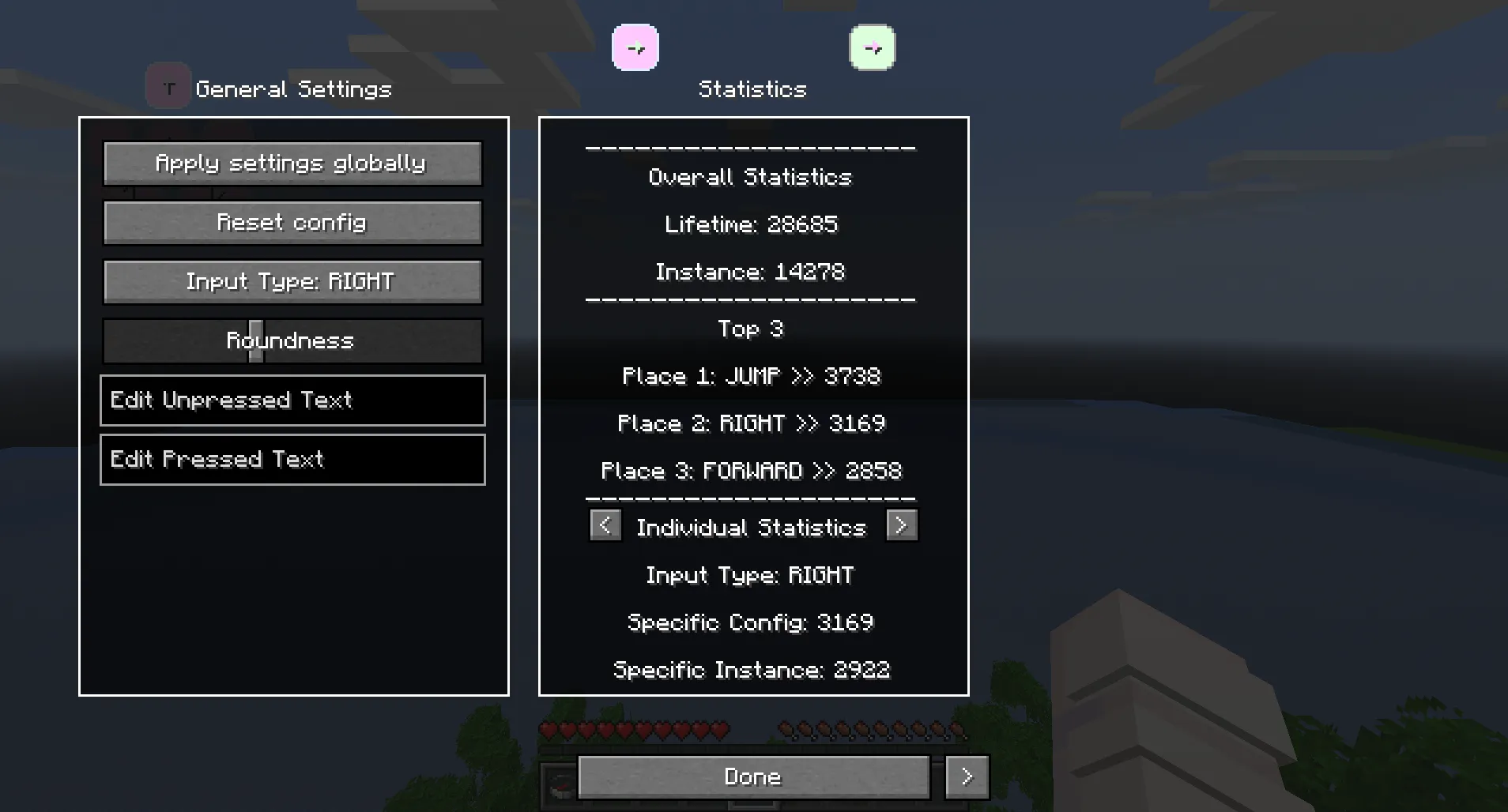Advance to next Individual Statistics entry
Image resolution: width=1508 pixels, height=812 pixels.
click(x=902, y=525)
